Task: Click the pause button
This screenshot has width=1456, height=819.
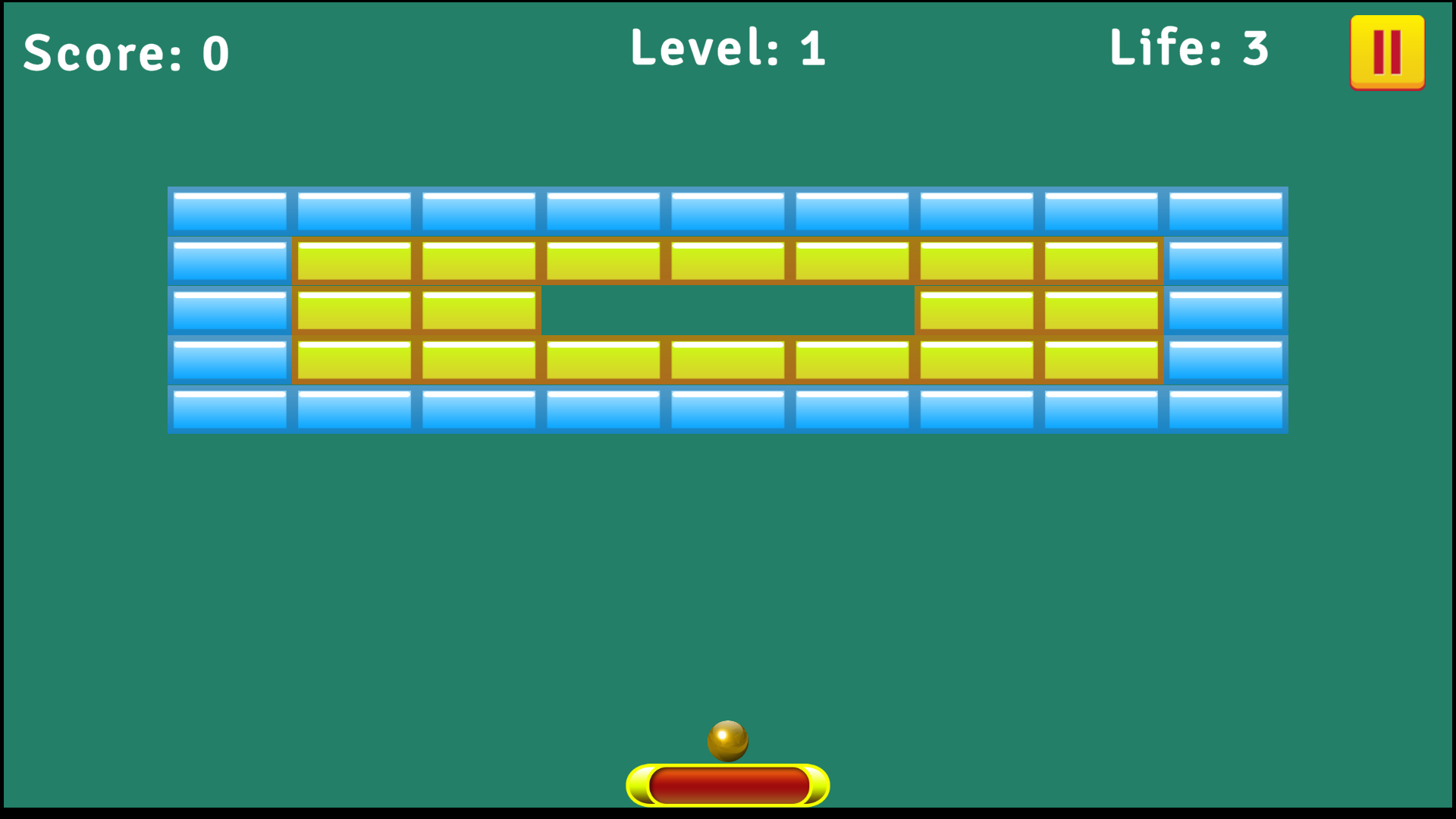Action: 1386,51
